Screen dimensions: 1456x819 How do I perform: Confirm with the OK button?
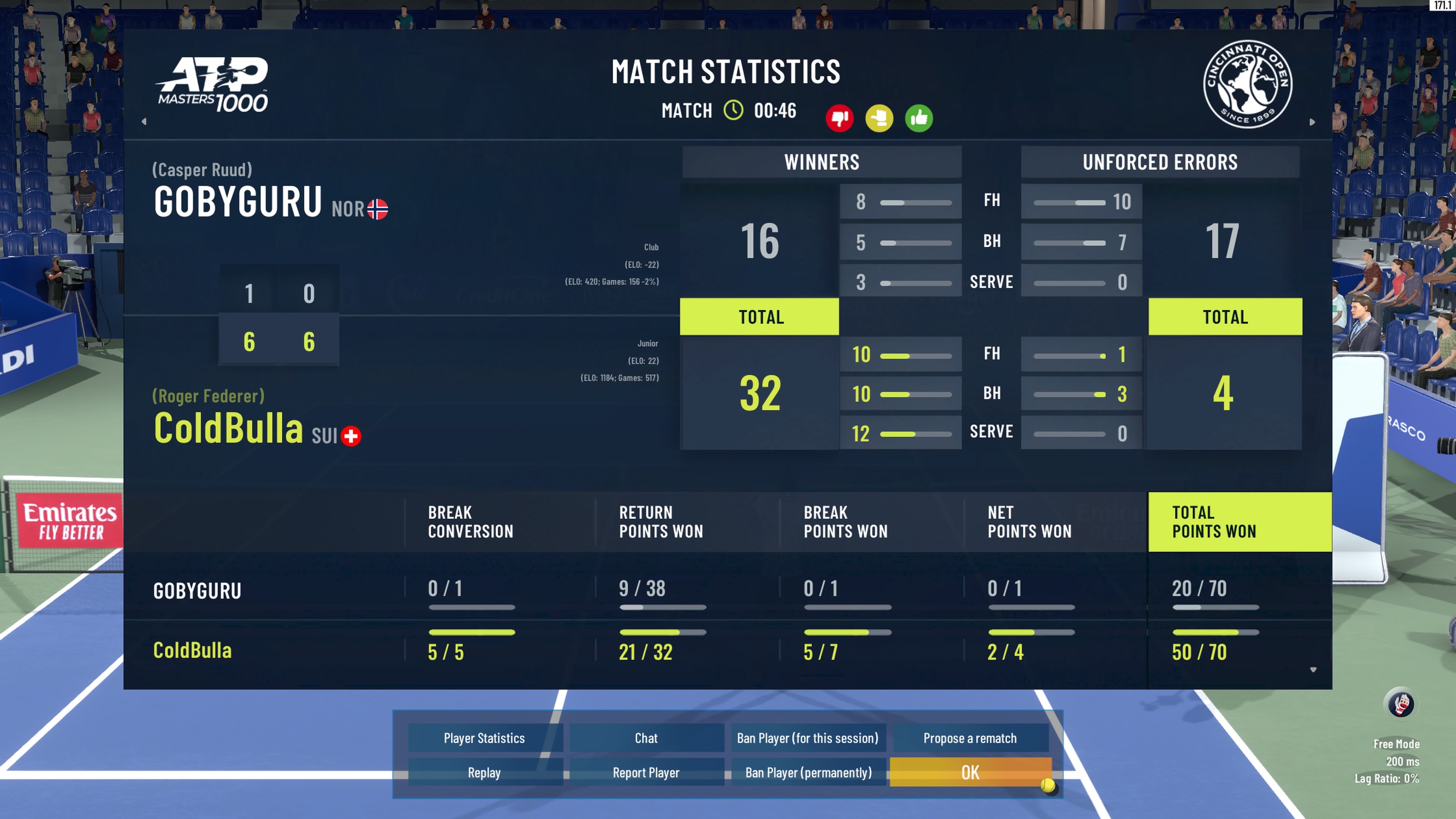[970, 773]
